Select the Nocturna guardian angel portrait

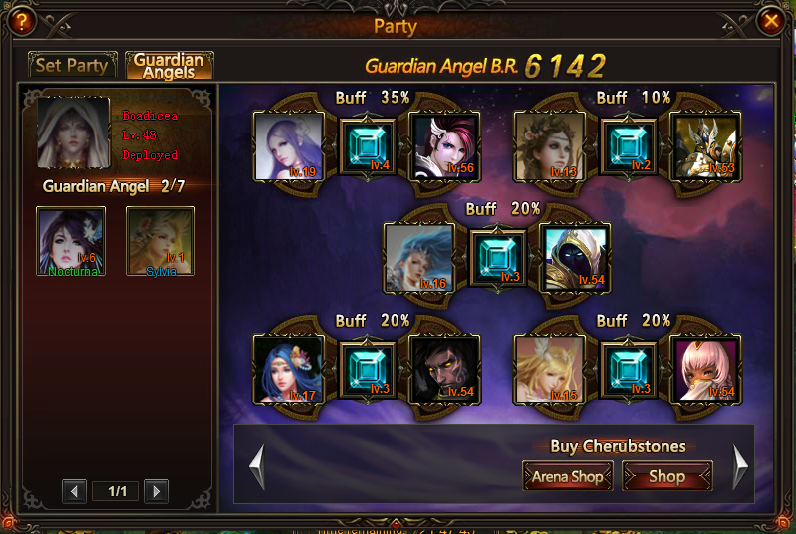coord(71,241)
